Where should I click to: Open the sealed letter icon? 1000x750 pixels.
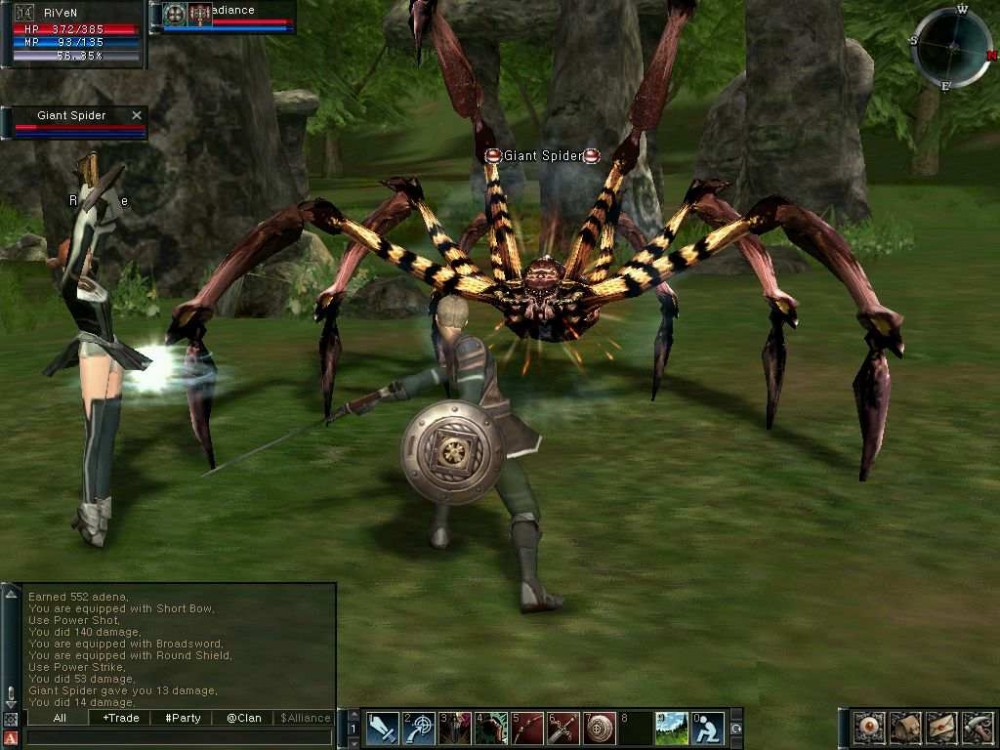[941, 729]
